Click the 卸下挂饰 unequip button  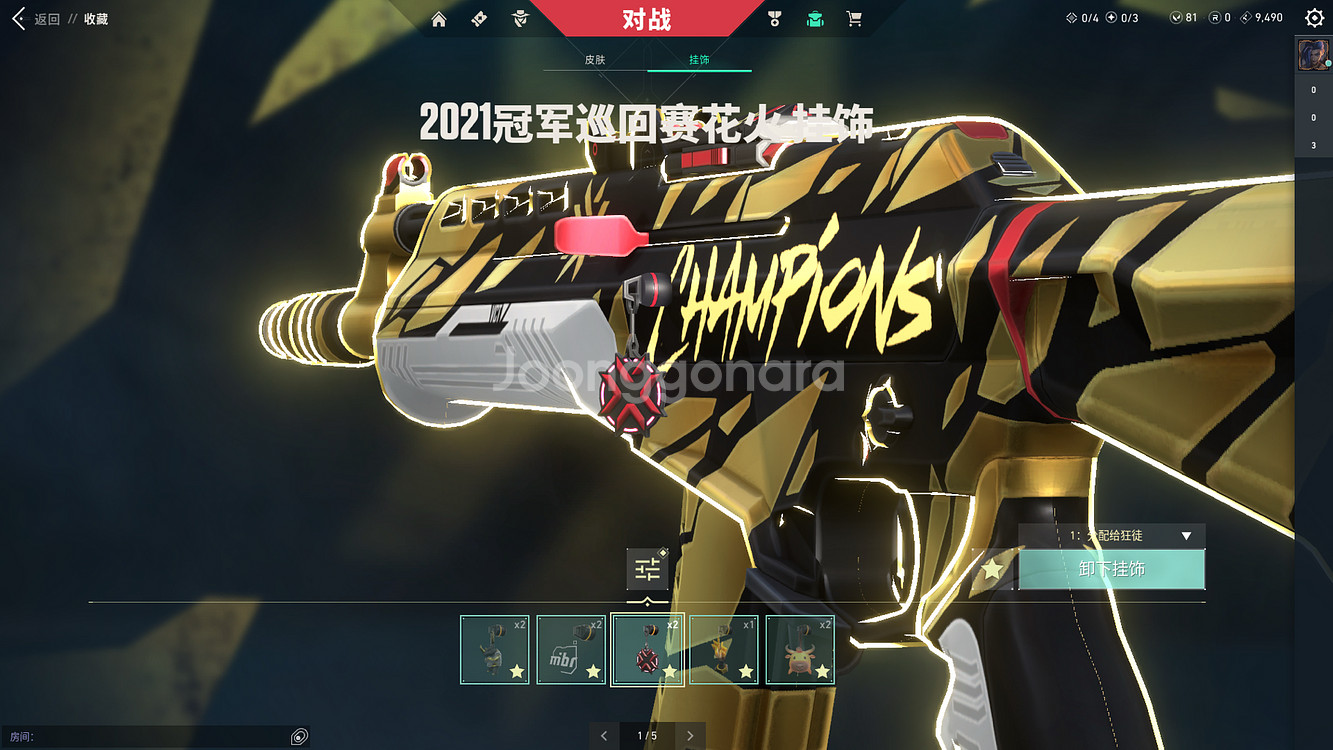1112,569
